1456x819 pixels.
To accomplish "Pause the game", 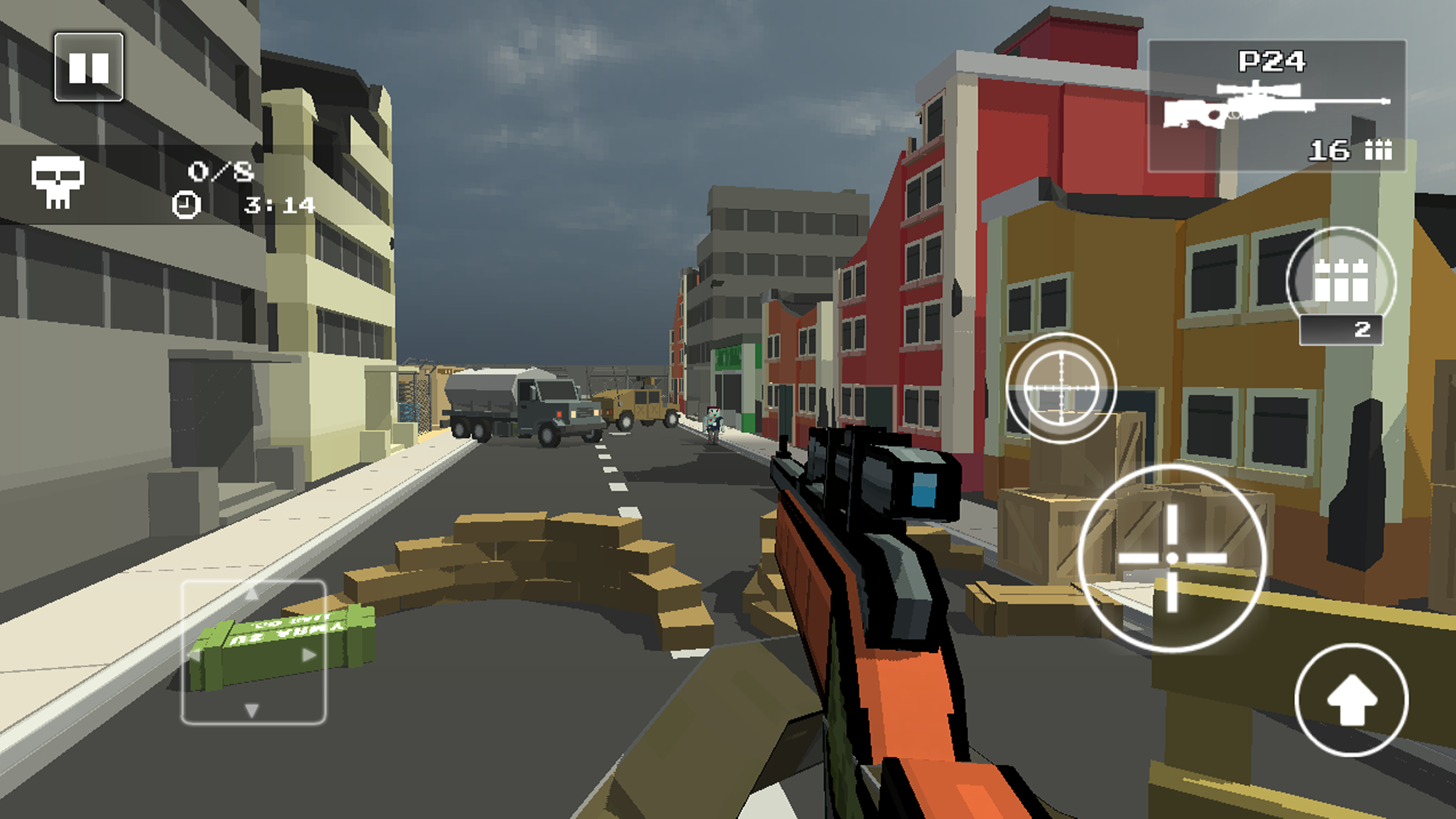I will point(90,66).
